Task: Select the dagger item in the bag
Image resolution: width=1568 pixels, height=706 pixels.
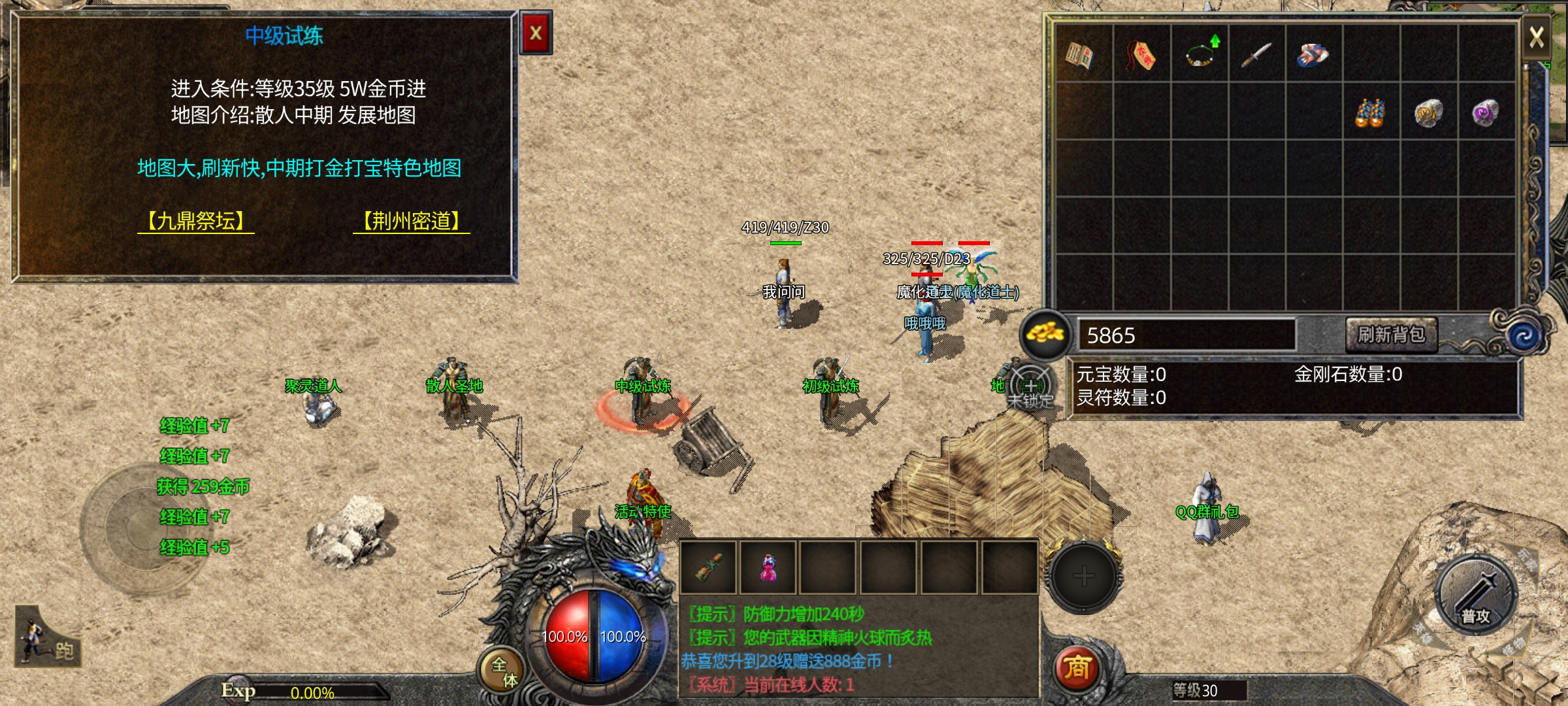Action: pyautogui.click(x=1256, y=55)
